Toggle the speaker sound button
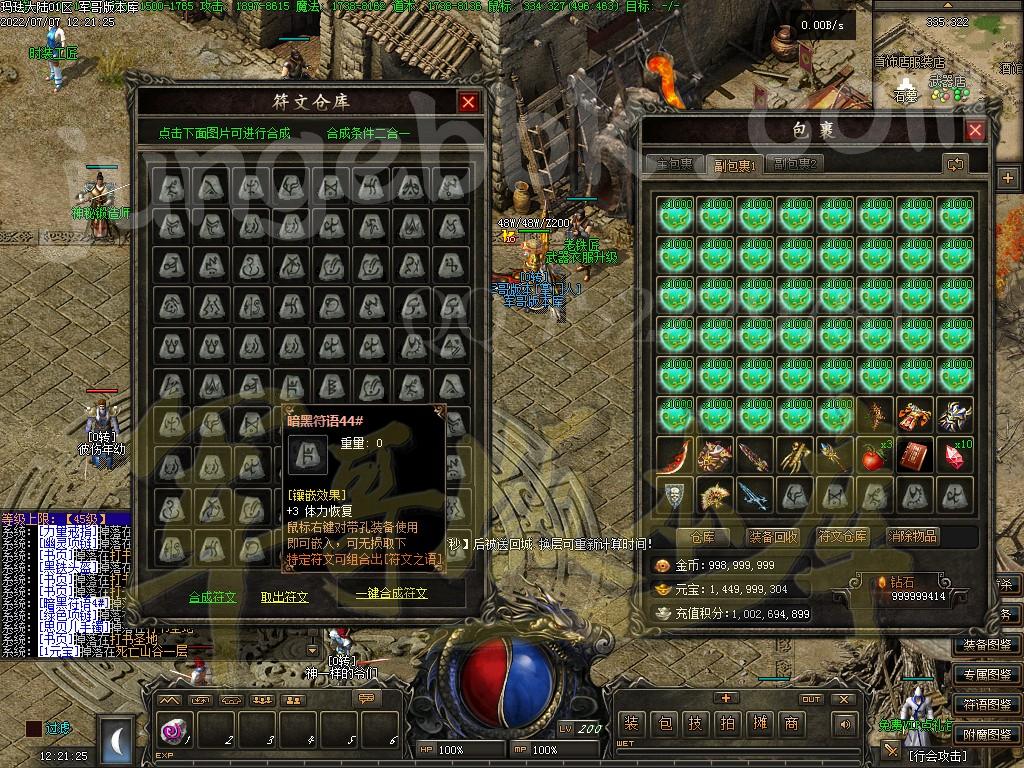The width and height of the screenshot is (1024, 768). (846, 724)
